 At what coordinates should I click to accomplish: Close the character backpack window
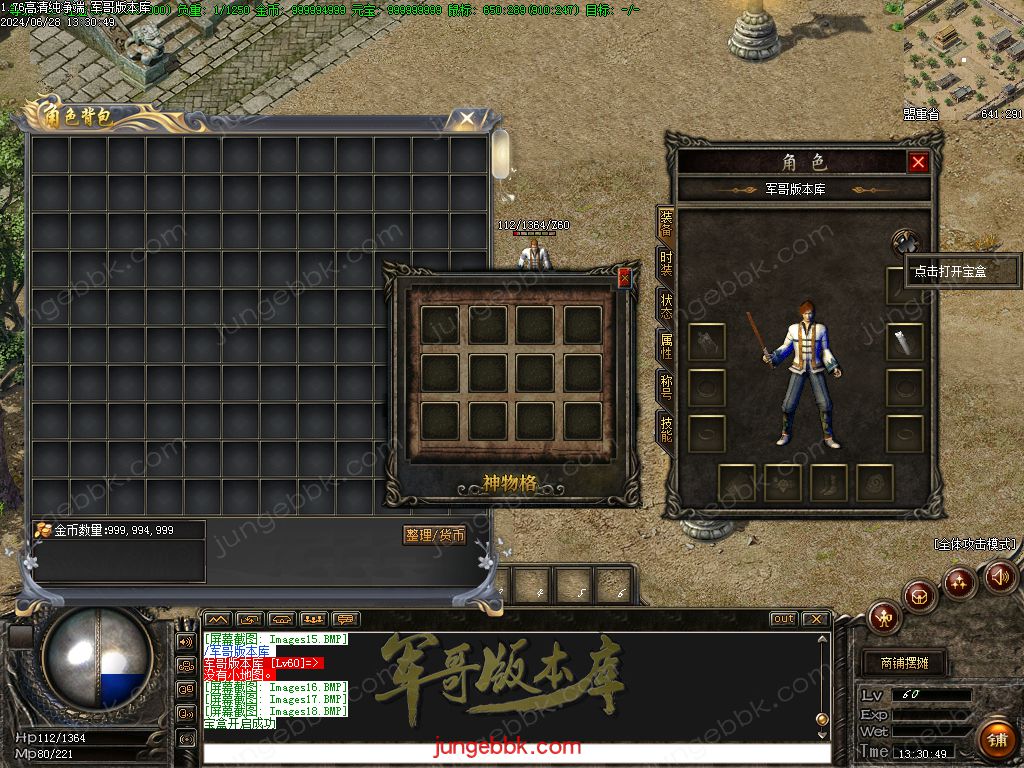coord(467,120)
